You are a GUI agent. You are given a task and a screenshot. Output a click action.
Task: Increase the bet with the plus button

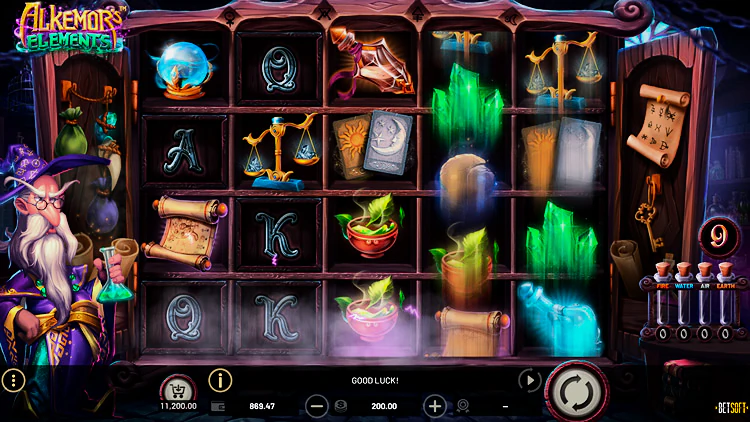435,406
